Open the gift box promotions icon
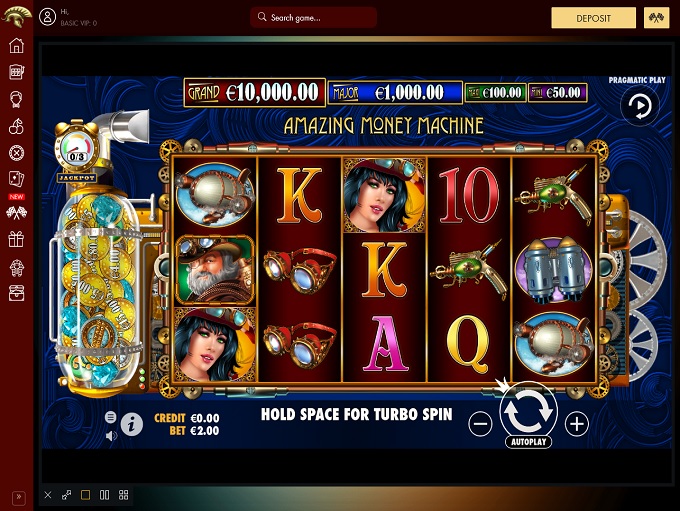 (x=16, y=239)
